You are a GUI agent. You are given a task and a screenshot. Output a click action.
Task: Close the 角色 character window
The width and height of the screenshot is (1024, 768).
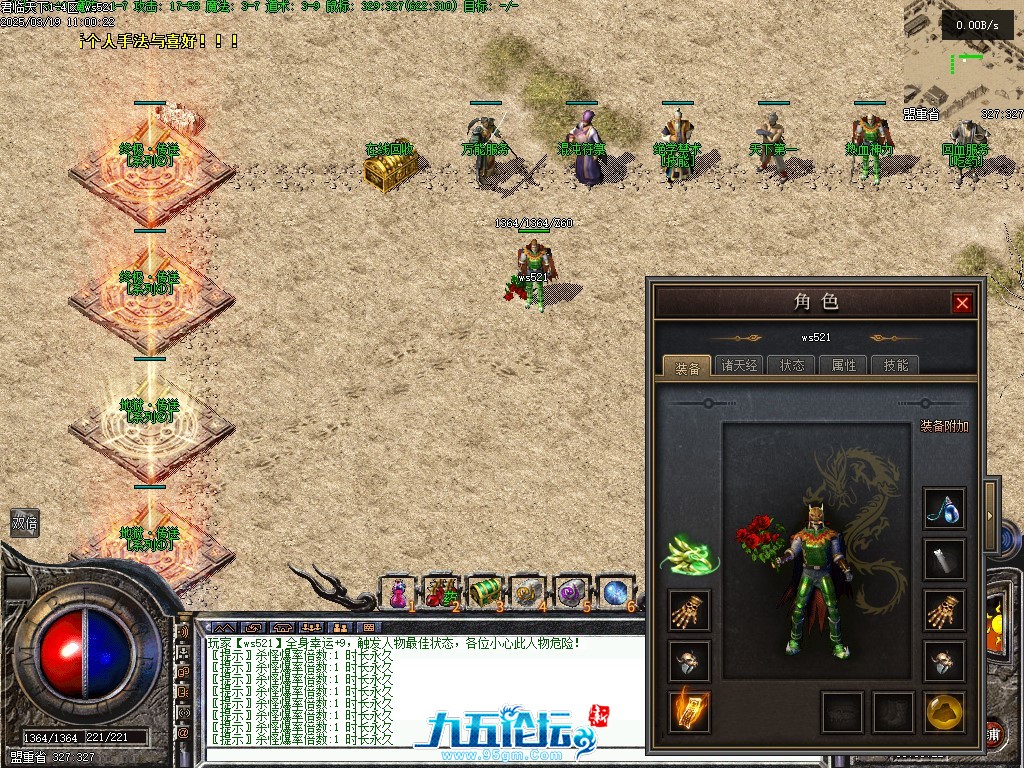click(962, 303)
